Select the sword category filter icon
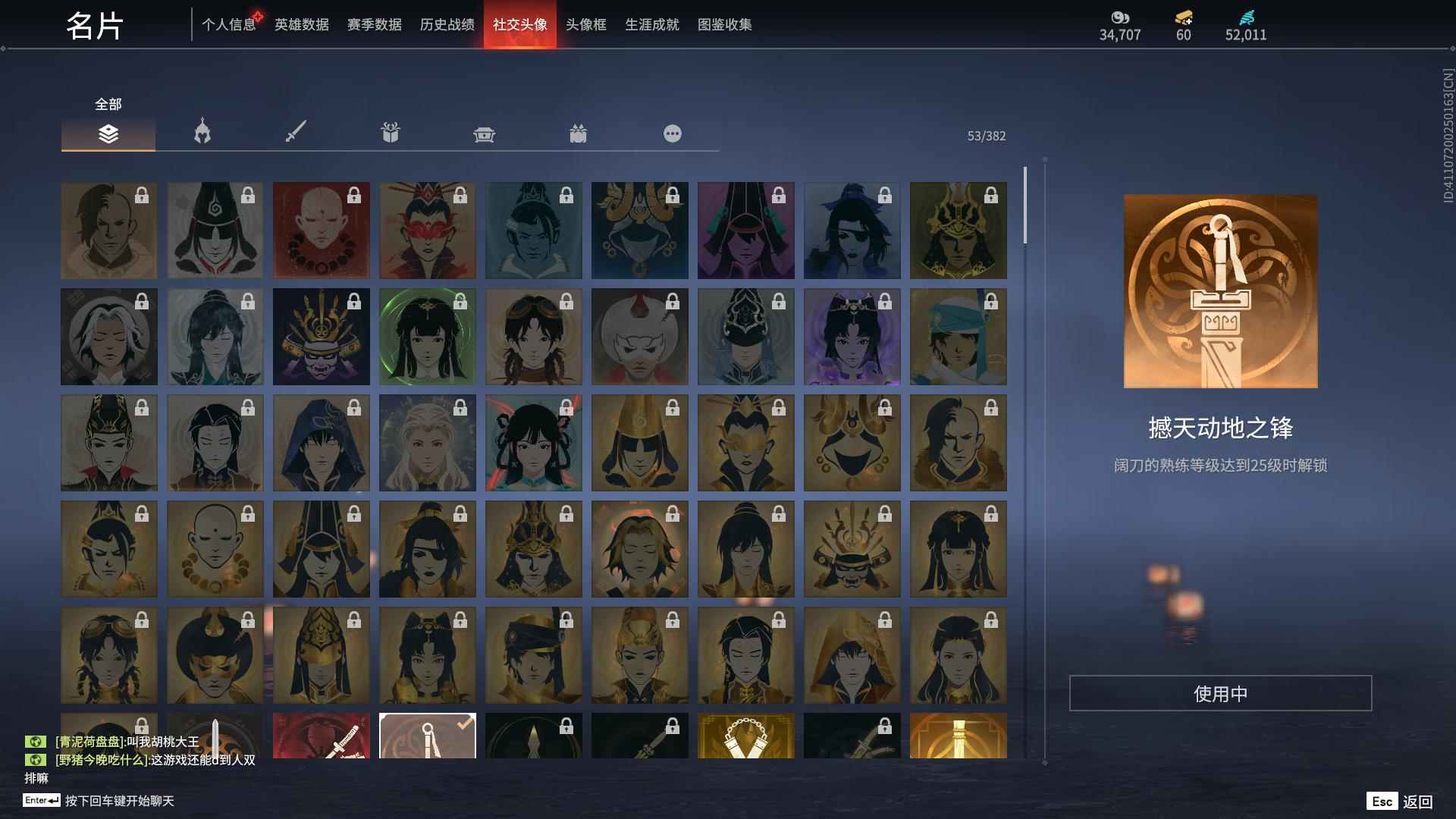Screen dimensions: 1456x819 pos(296,134)
